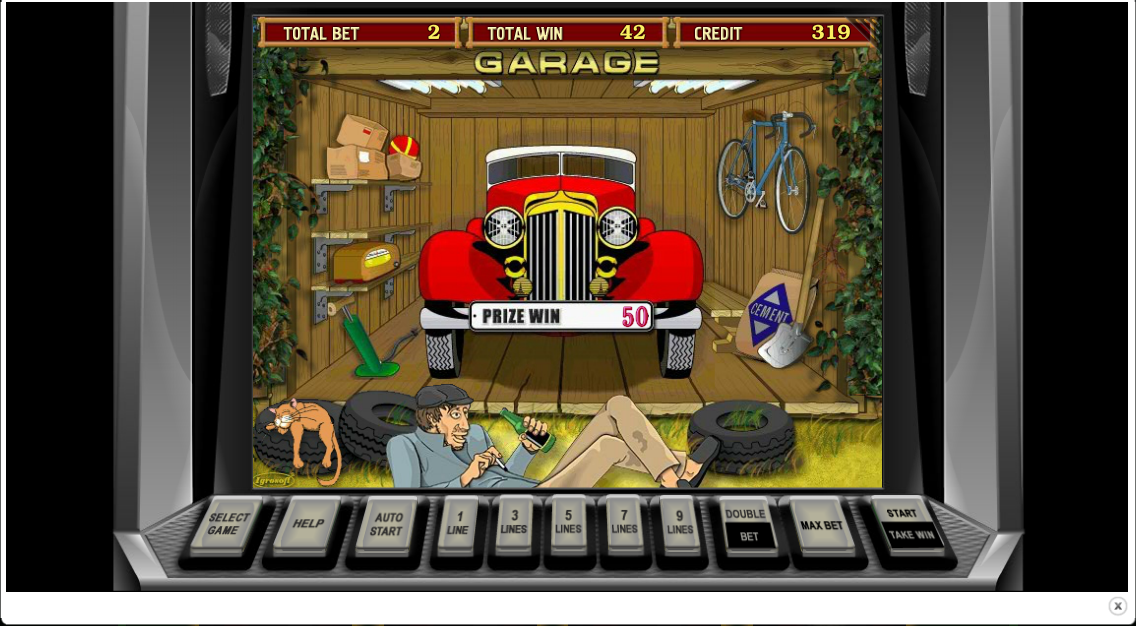1136x626 pixels.
Task: Pick the 5 Lines button
Action: point(568,524)
